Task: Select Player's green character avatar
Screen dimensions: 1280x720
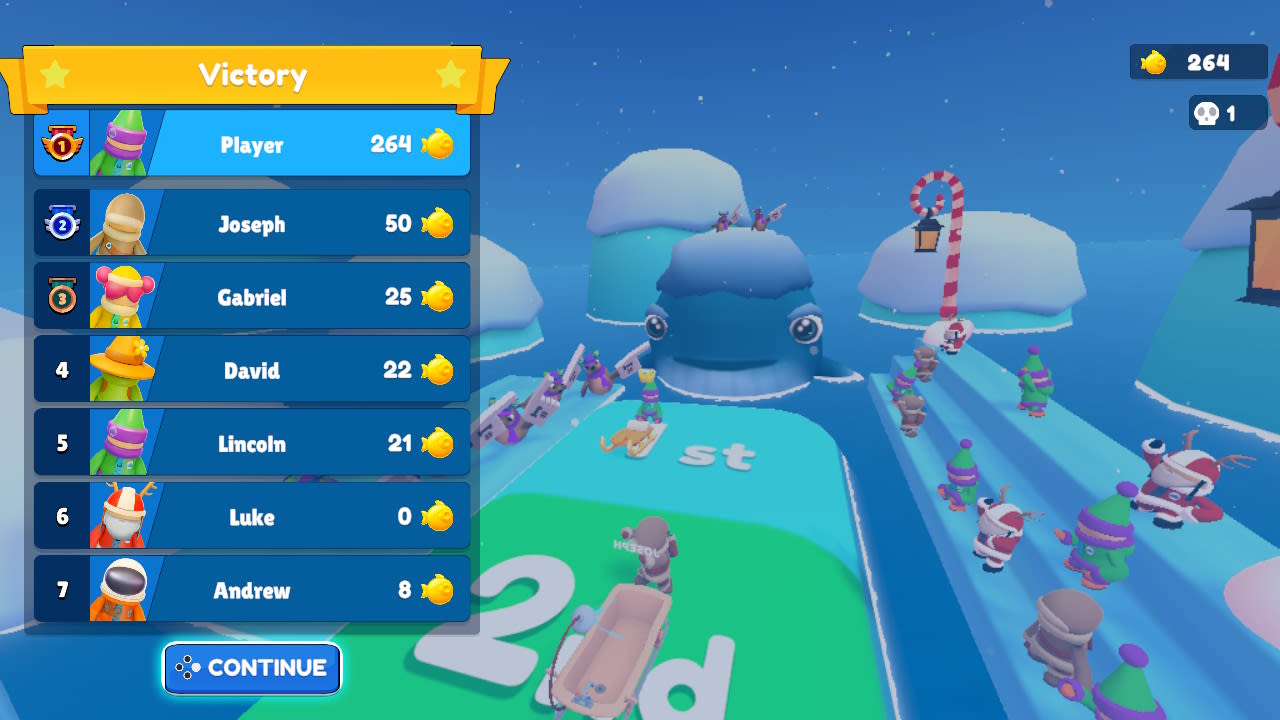Action: pyautogui.click(x=122, y=144)
